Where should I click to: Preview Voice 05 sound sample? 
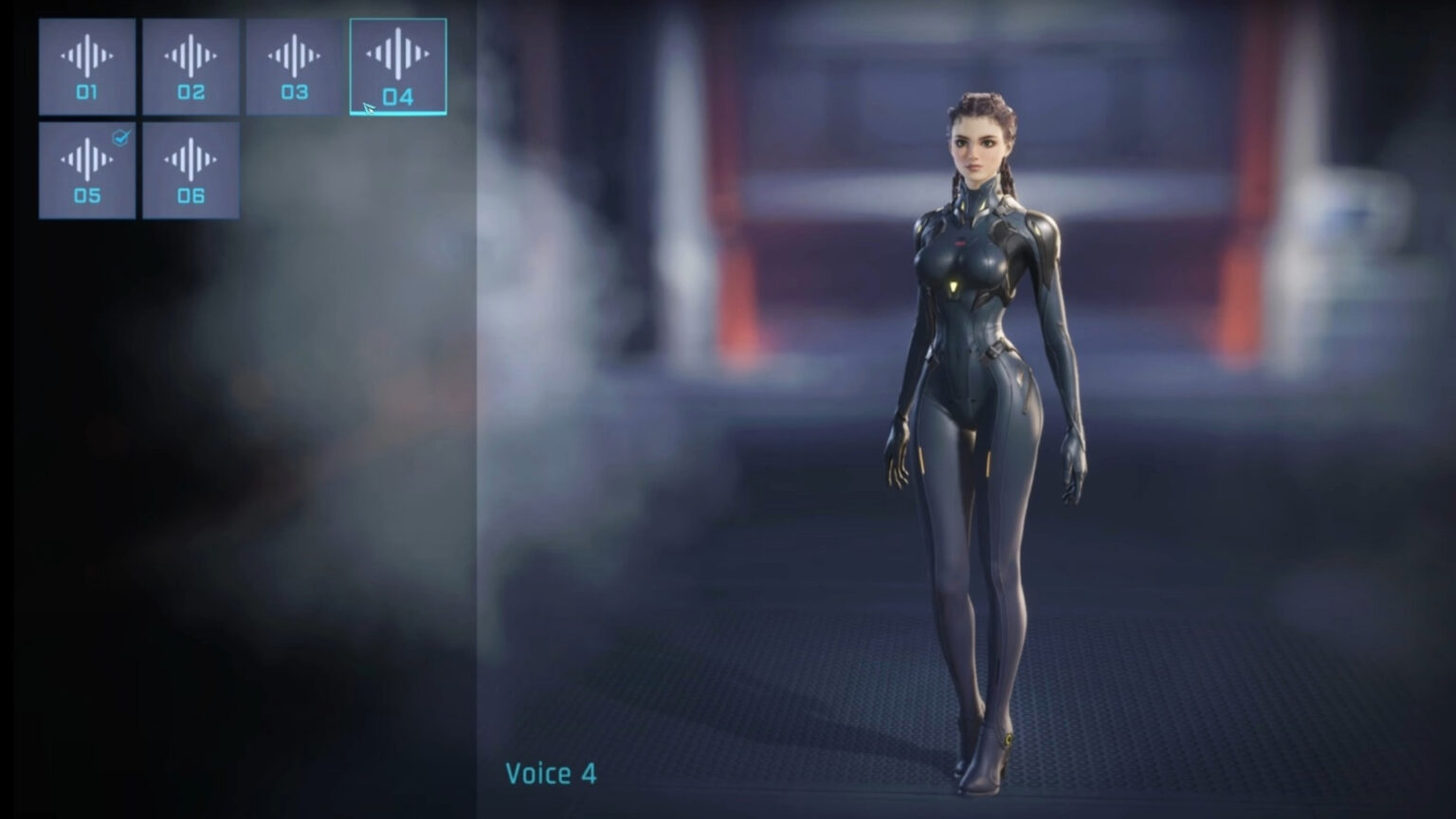click(x=86, y=159)
